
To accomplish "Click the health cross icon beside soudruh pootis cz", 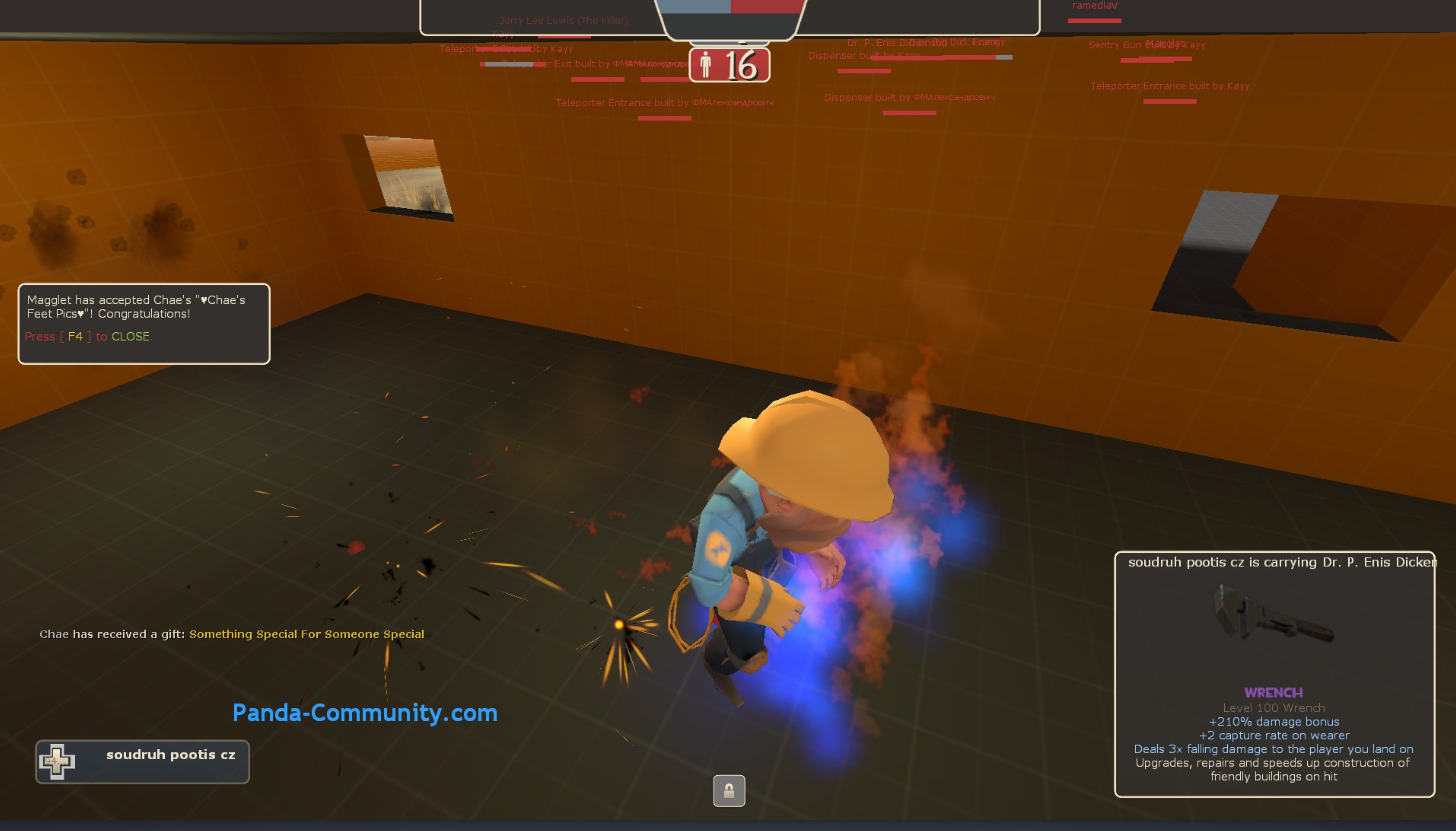I will [59, 761].
